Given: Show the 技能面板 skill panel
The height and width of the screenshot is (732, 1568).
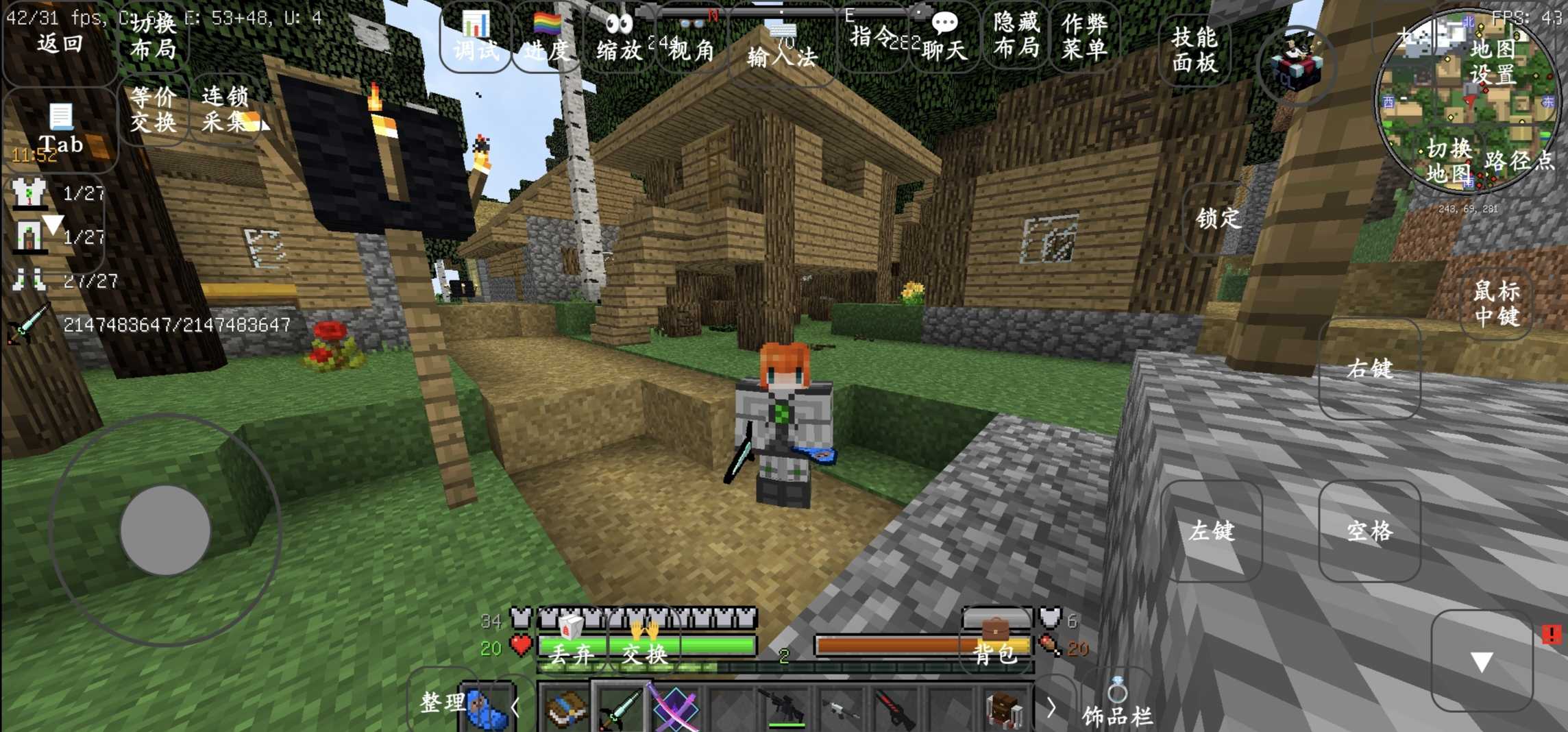Looking at the screenshot, I should click(1195, 49).
